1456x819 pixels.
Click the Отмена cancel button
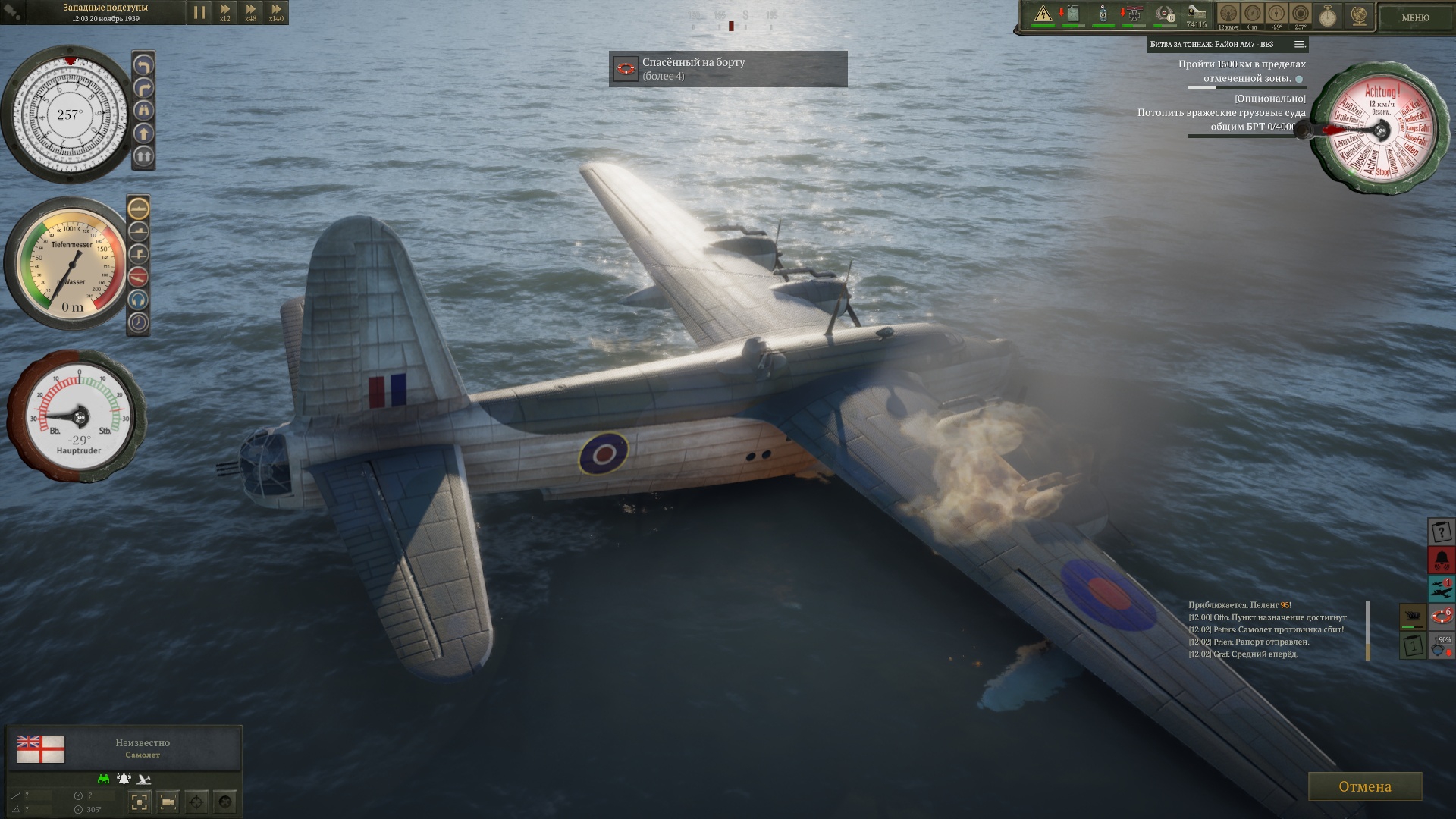(1364, 786)
